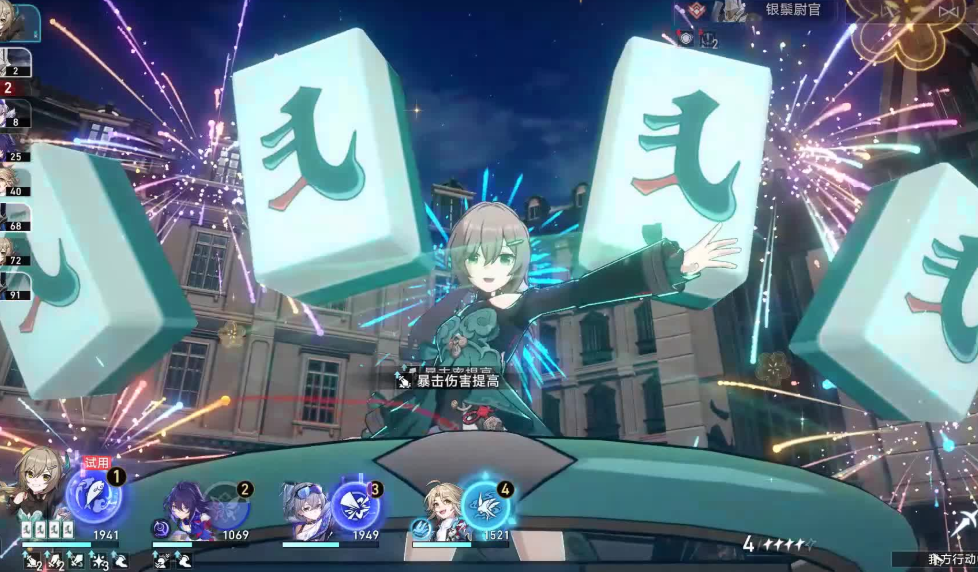Inspect the enemy labeled 银鬃尉官

coord(790,10)
